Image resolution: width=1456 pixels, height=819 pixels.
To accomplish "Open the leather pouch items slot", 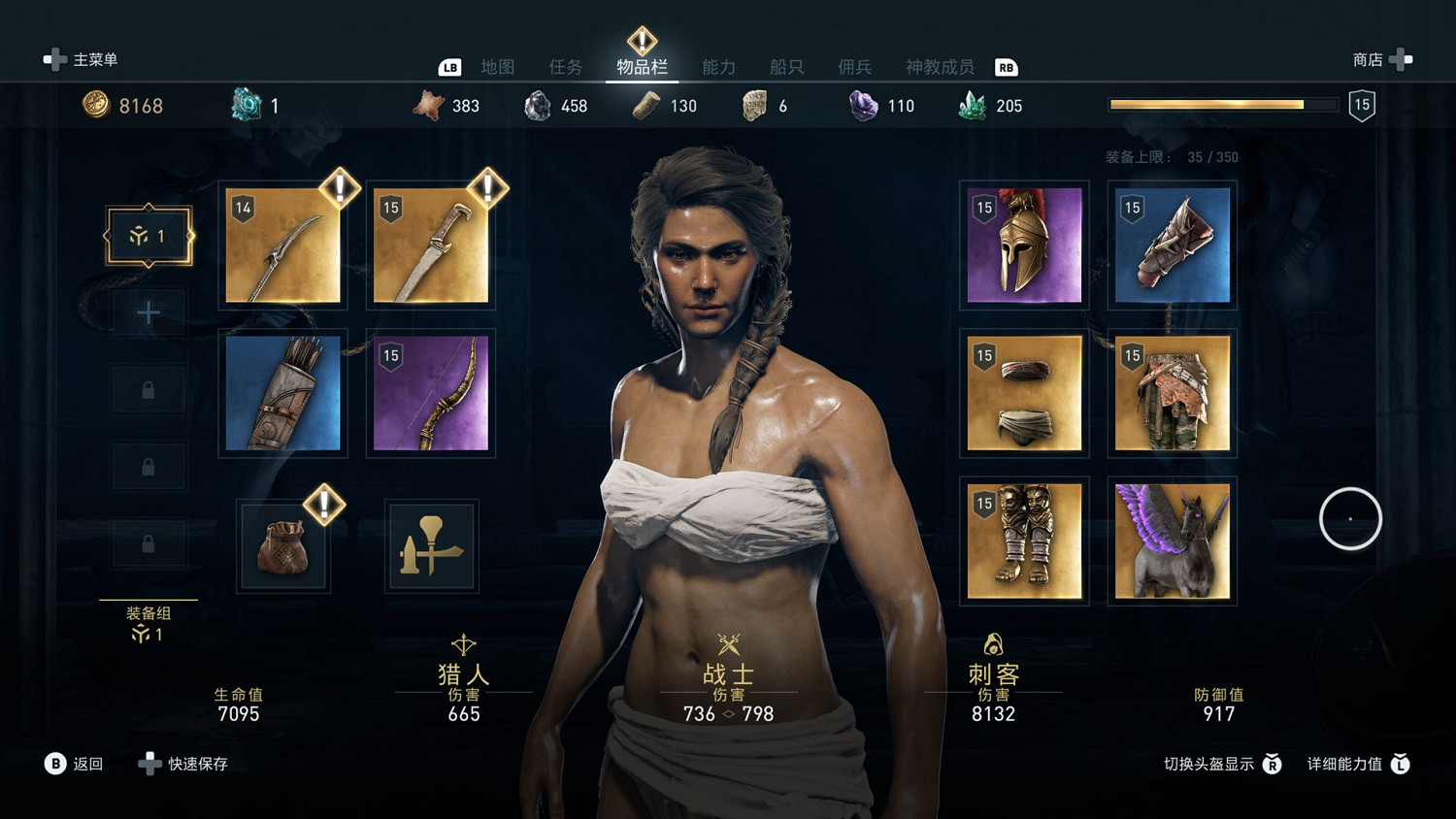I will [x=283, y=545].
